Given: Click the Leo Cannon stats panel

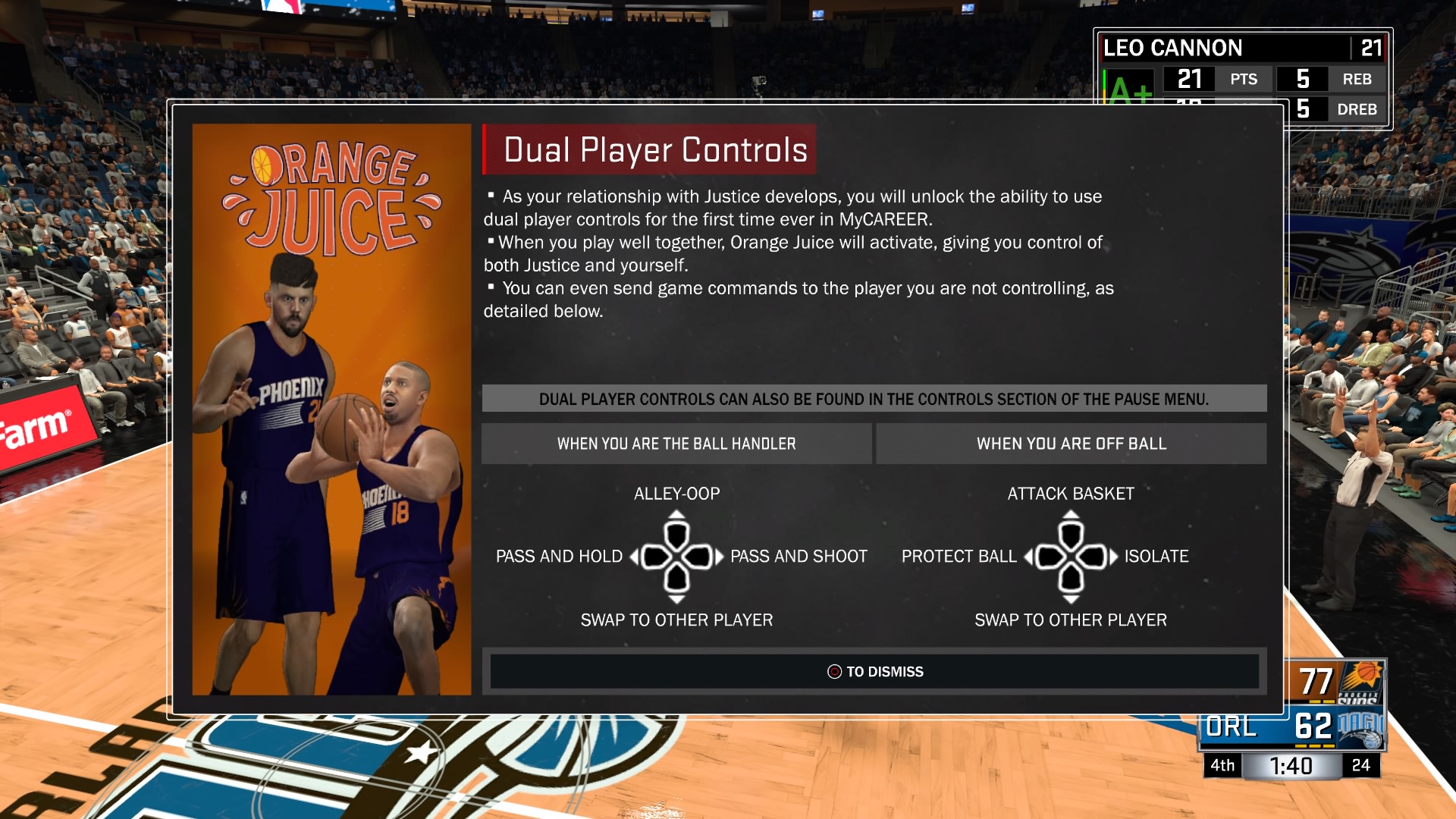Looking at the screenshot, I should [1242, 76].
